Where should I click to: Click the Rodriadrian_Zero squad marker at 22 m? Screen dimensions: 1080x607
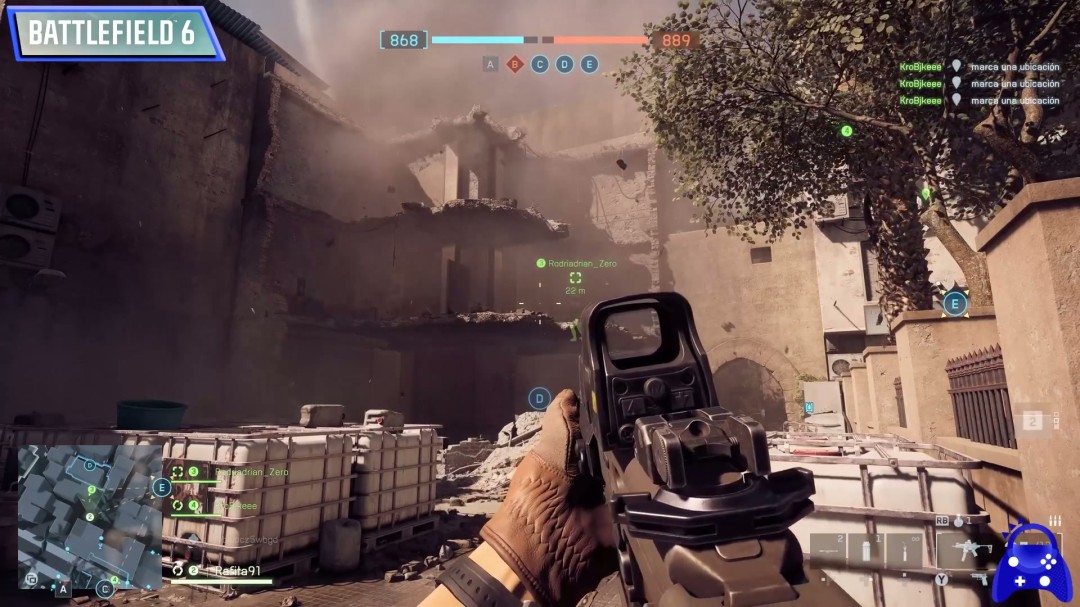click(575, 278)
